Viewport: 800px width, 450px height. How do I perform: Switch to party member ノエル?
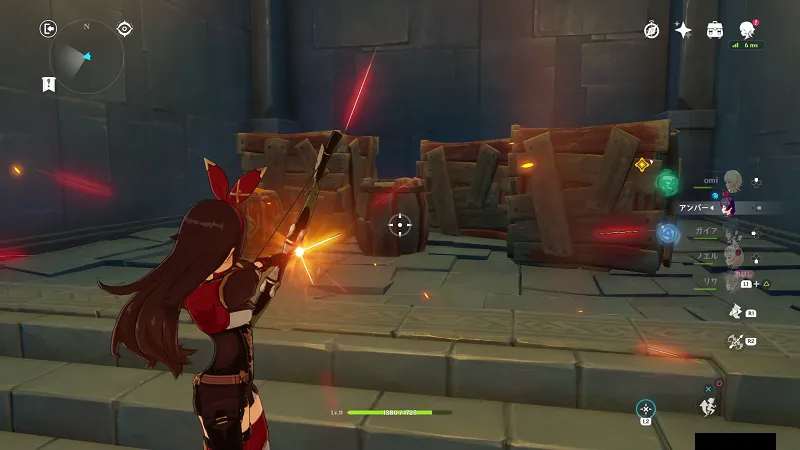click(733, 257)
